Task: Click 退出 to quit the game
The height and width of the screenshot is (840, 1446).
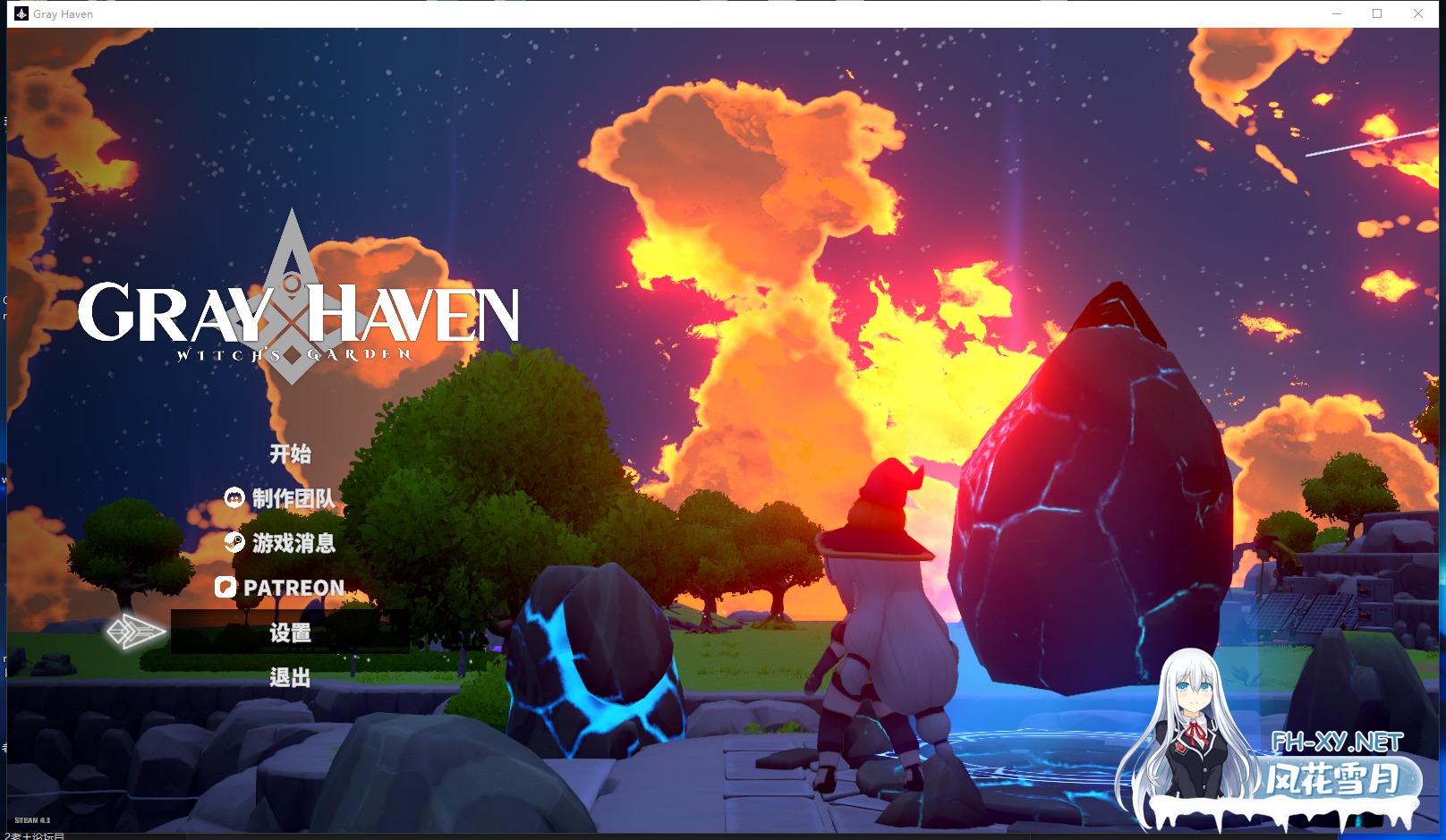Action: (291, 677)
